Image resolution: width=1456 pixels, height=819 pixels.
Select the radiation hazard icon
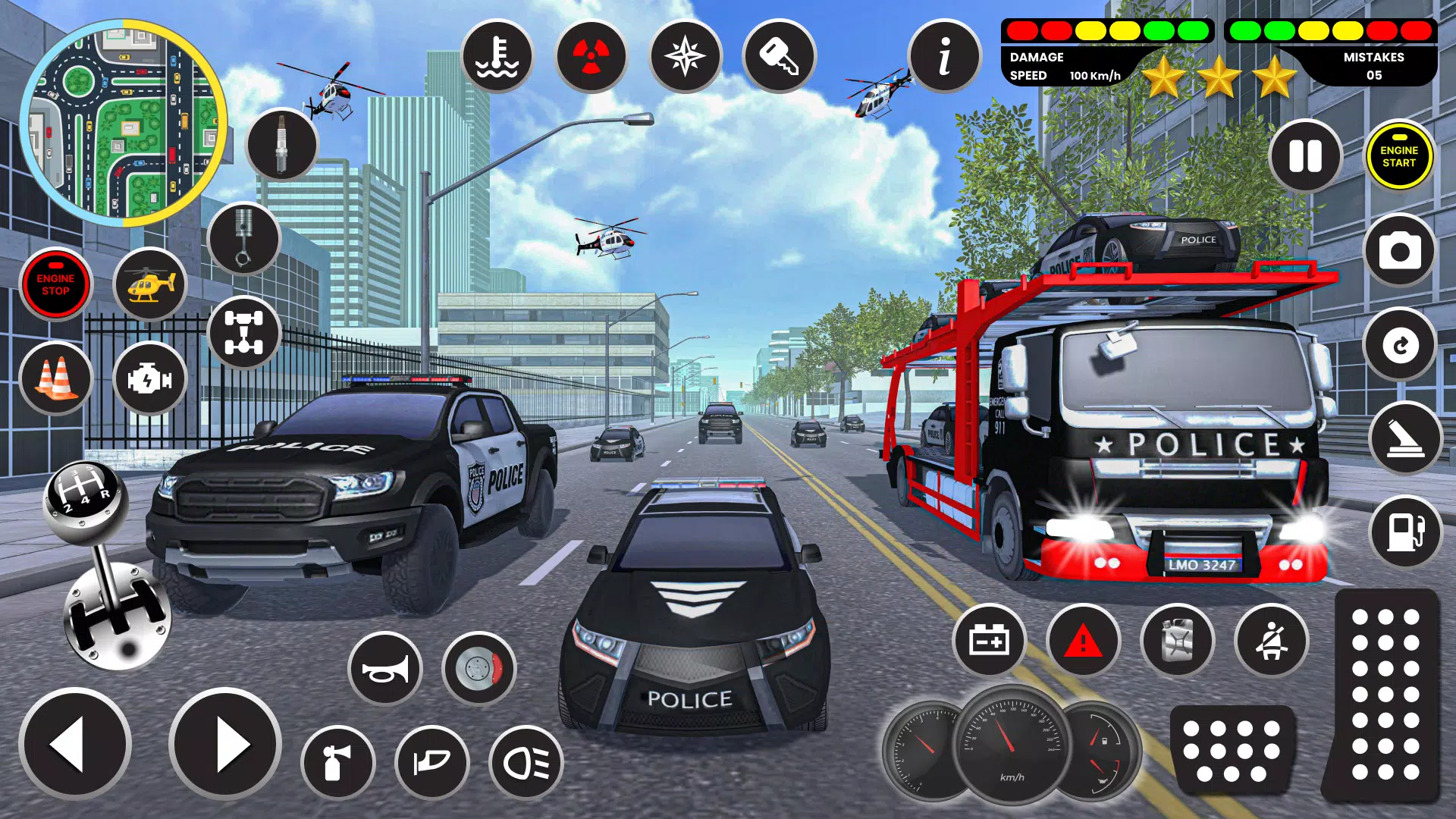(x=591, y=57)
